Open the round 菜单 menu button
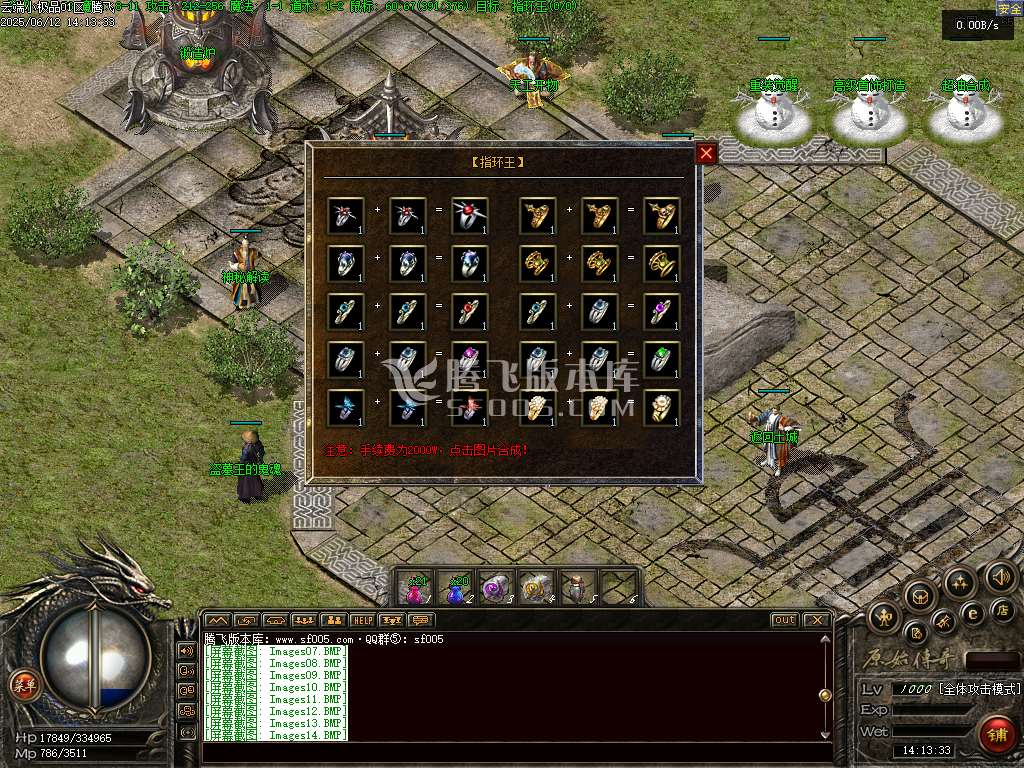 22,685
